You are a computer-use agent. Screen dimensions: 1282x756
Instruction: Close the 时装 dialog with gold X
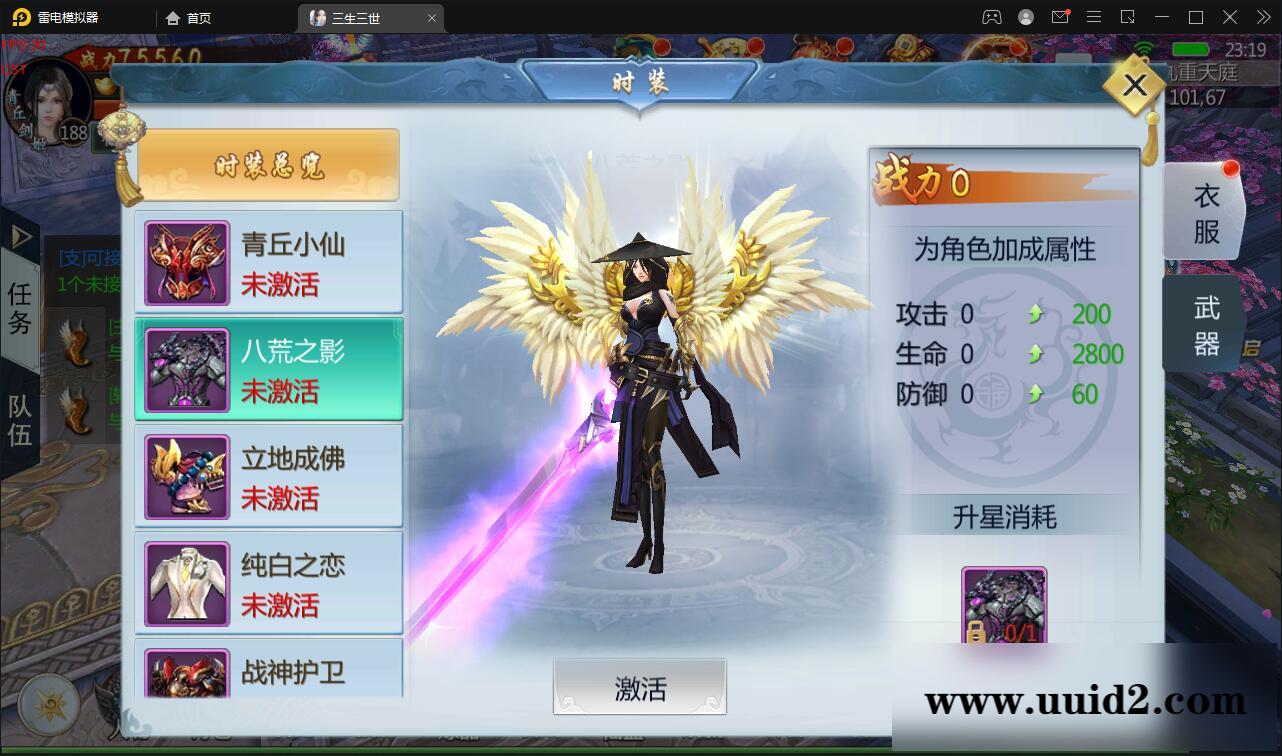[1133, 86]
